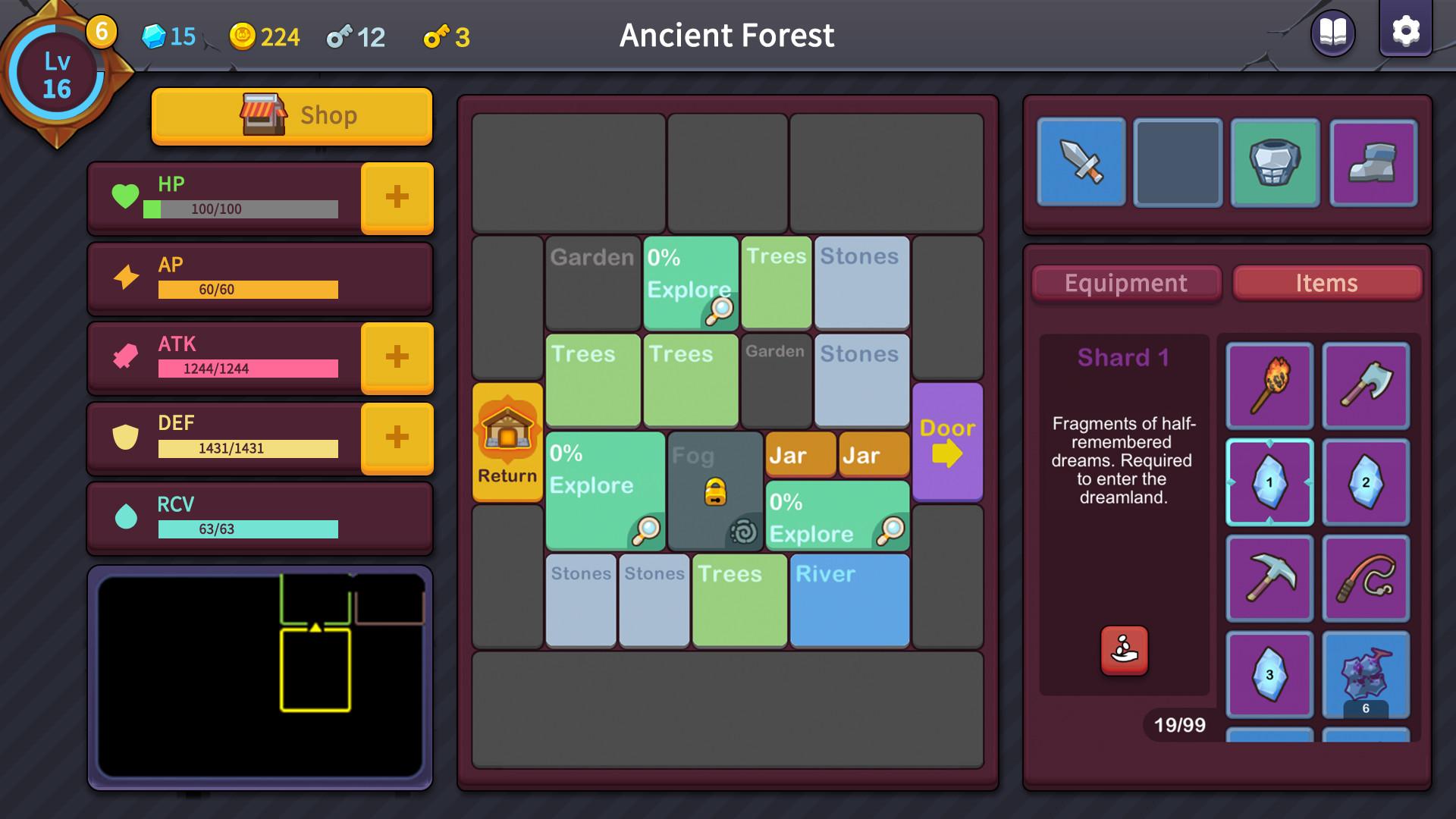Select Shard 2 in the items grid

tap(1366, 483)
